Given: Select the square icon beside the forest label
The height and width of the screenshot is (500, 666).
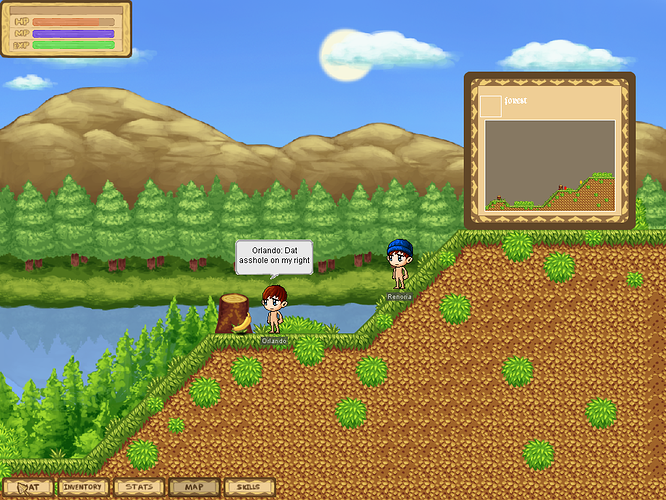Looking at the screenshot, I should (490, 105).
